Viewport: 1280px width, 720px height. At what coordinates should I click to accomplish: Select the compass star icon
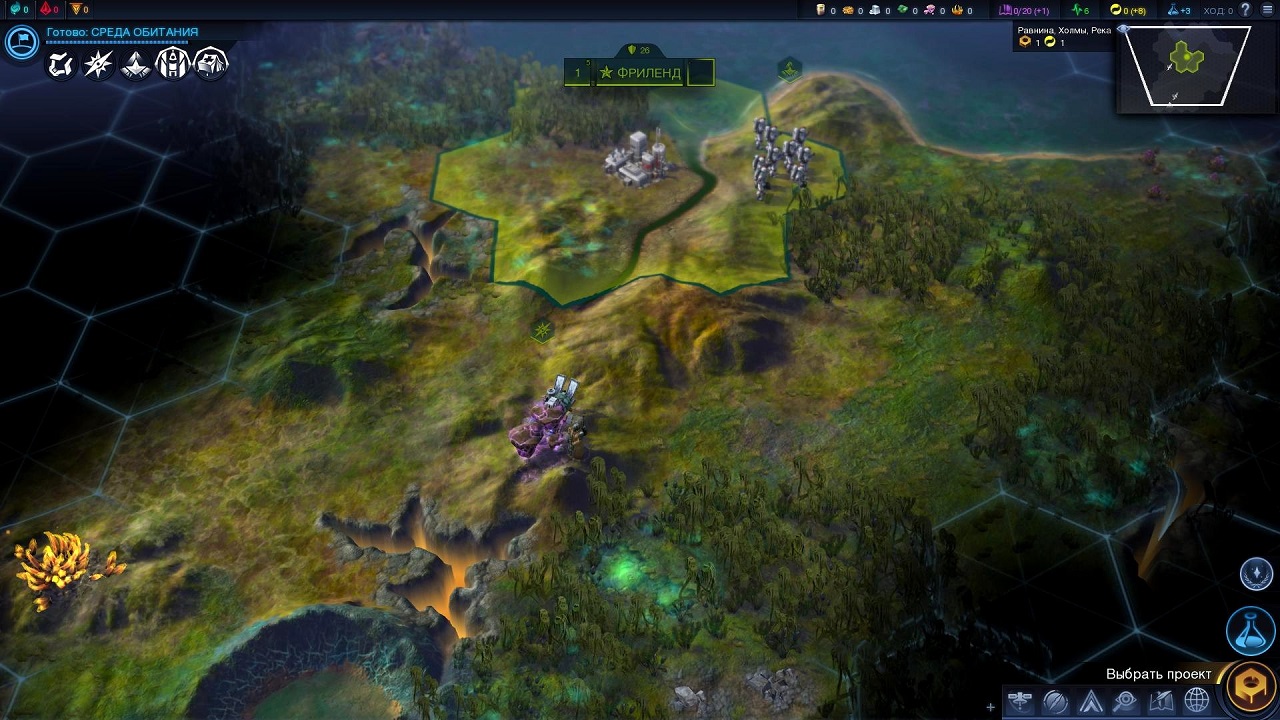(97, 65)
